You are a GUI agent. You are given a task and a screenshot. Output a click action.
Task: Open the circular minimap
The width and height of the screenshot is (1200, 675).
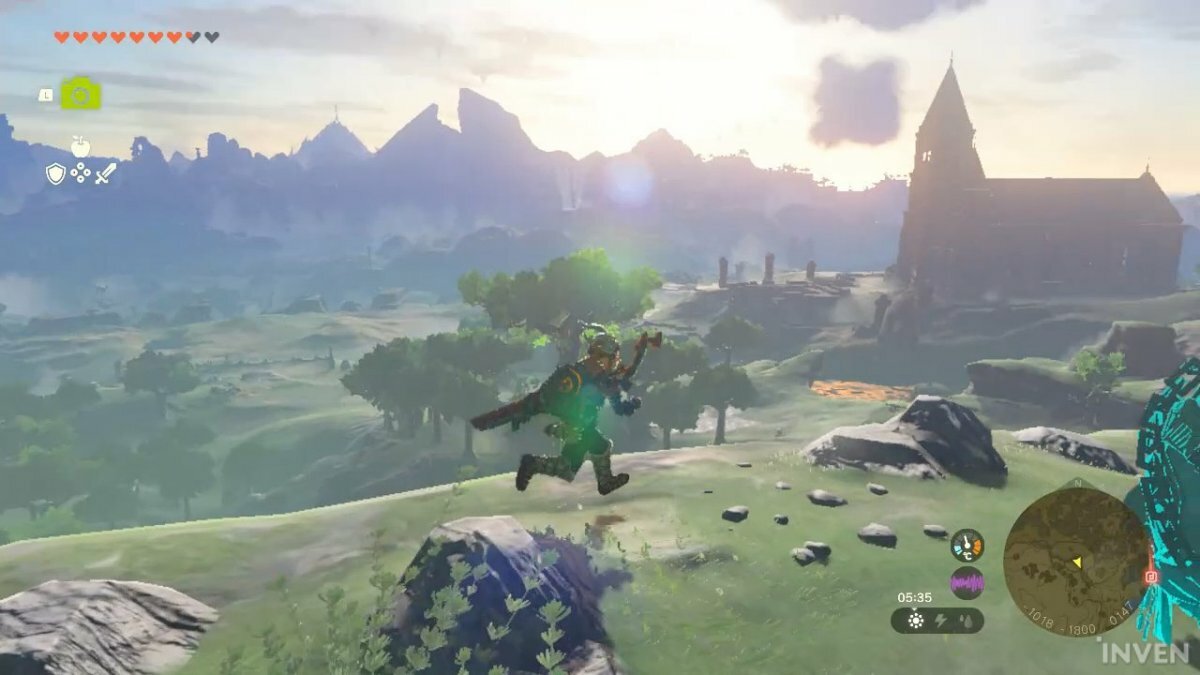tap(1077, 561)
